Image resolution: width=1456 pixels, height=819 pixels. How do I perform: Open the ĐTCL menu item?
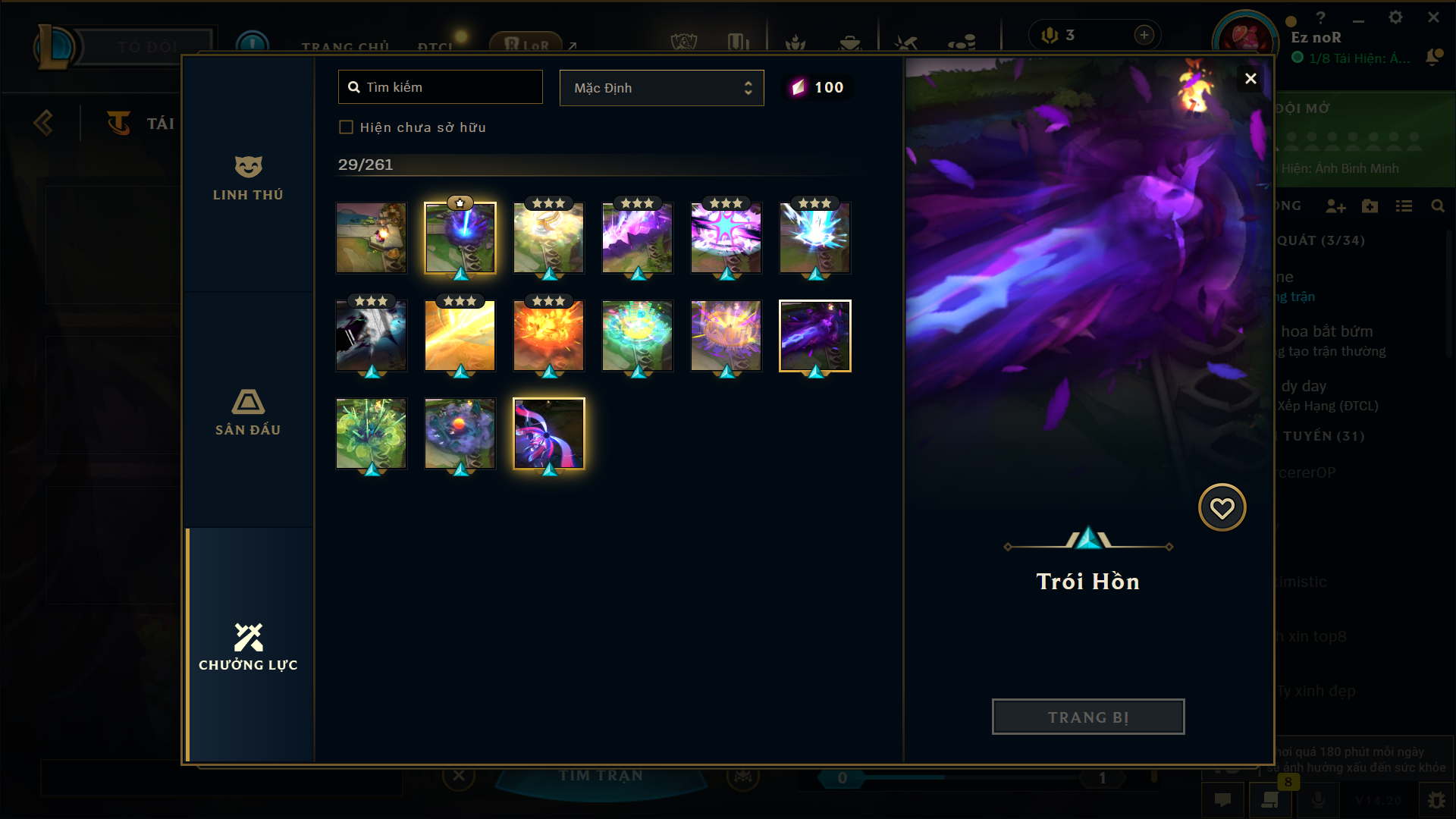436,47
